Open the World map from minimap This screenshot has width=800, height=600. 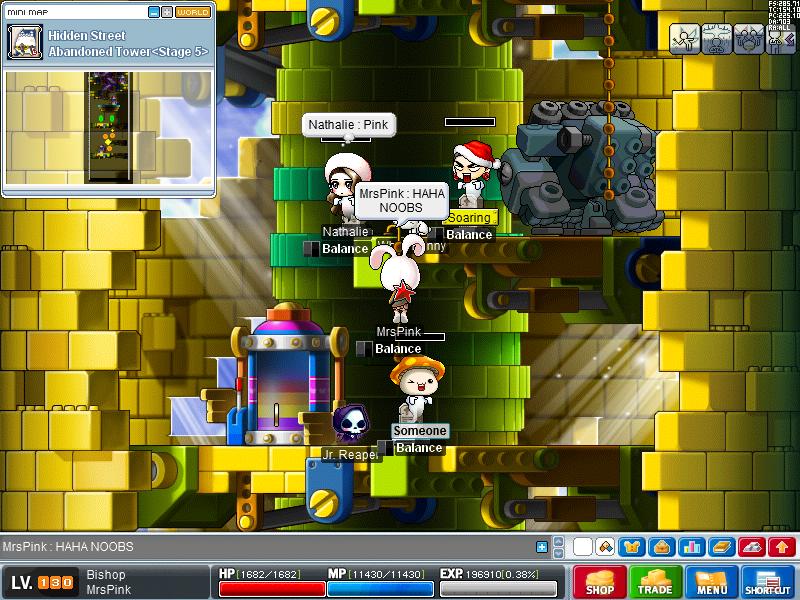pyautogui.click(x=193, y=12)
